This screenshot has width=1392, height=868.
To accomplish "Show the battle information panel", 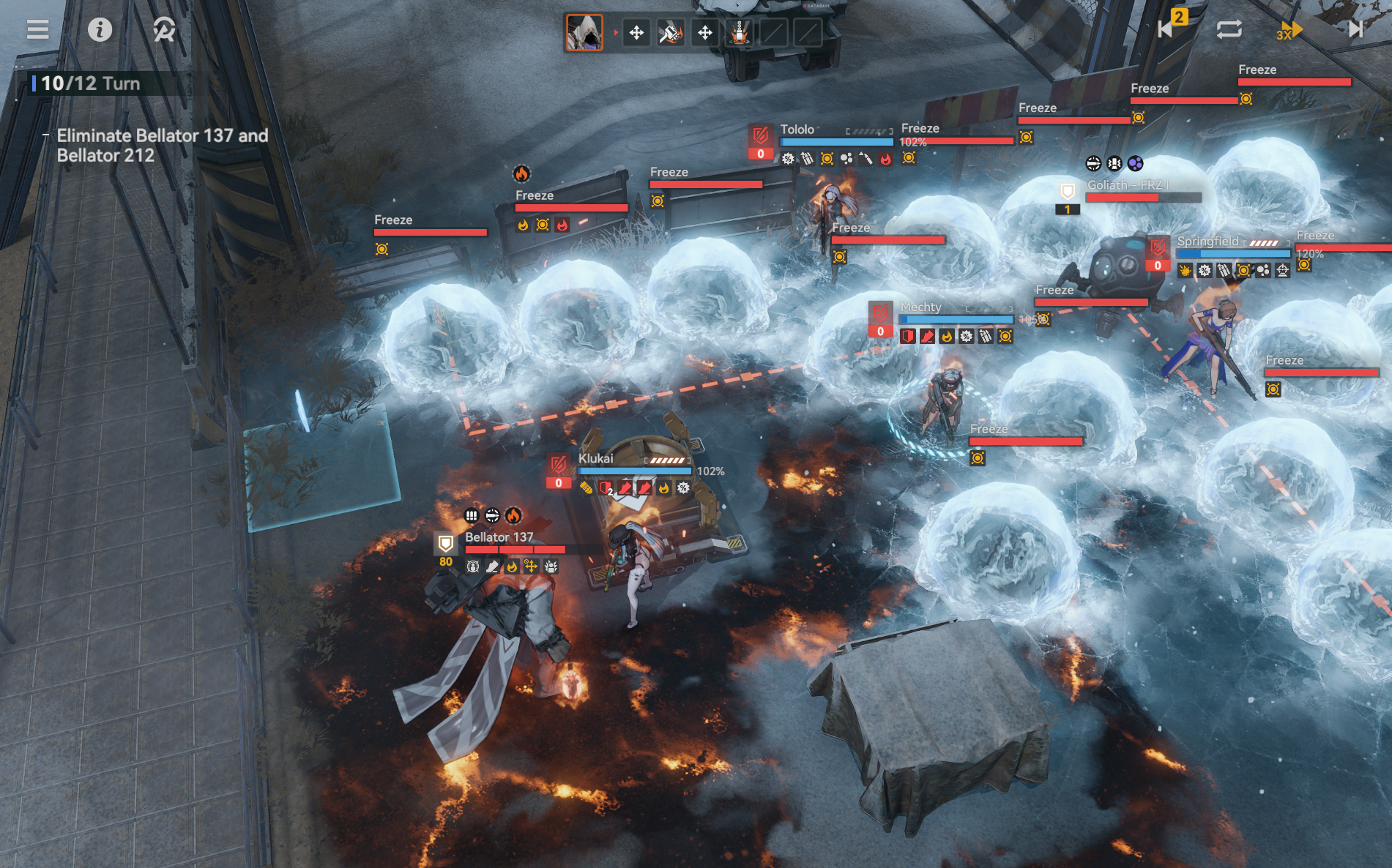I will click(x=100, y=29).
